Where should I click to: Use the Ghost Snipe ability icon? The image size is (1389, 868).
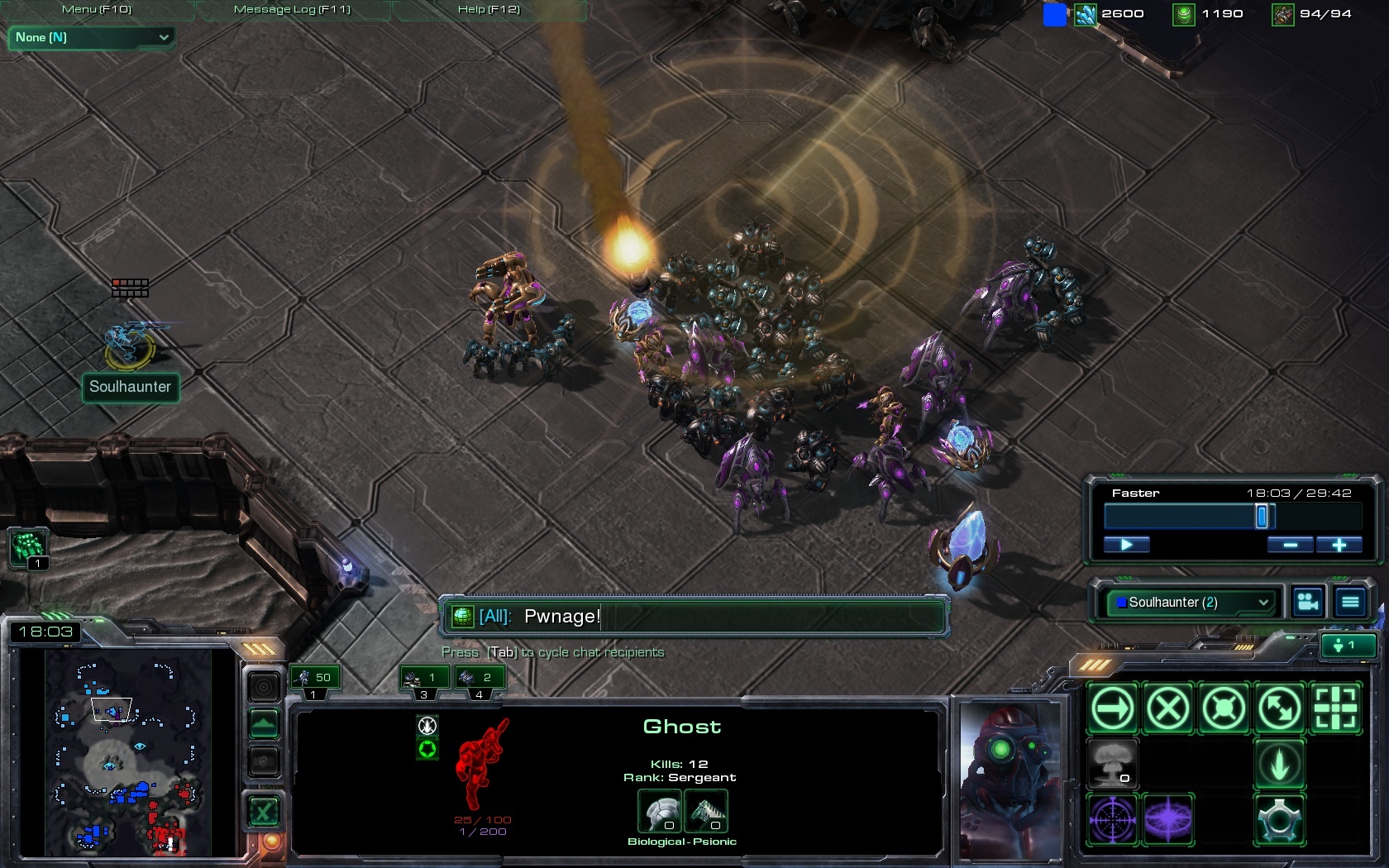tap(1113, 819)
